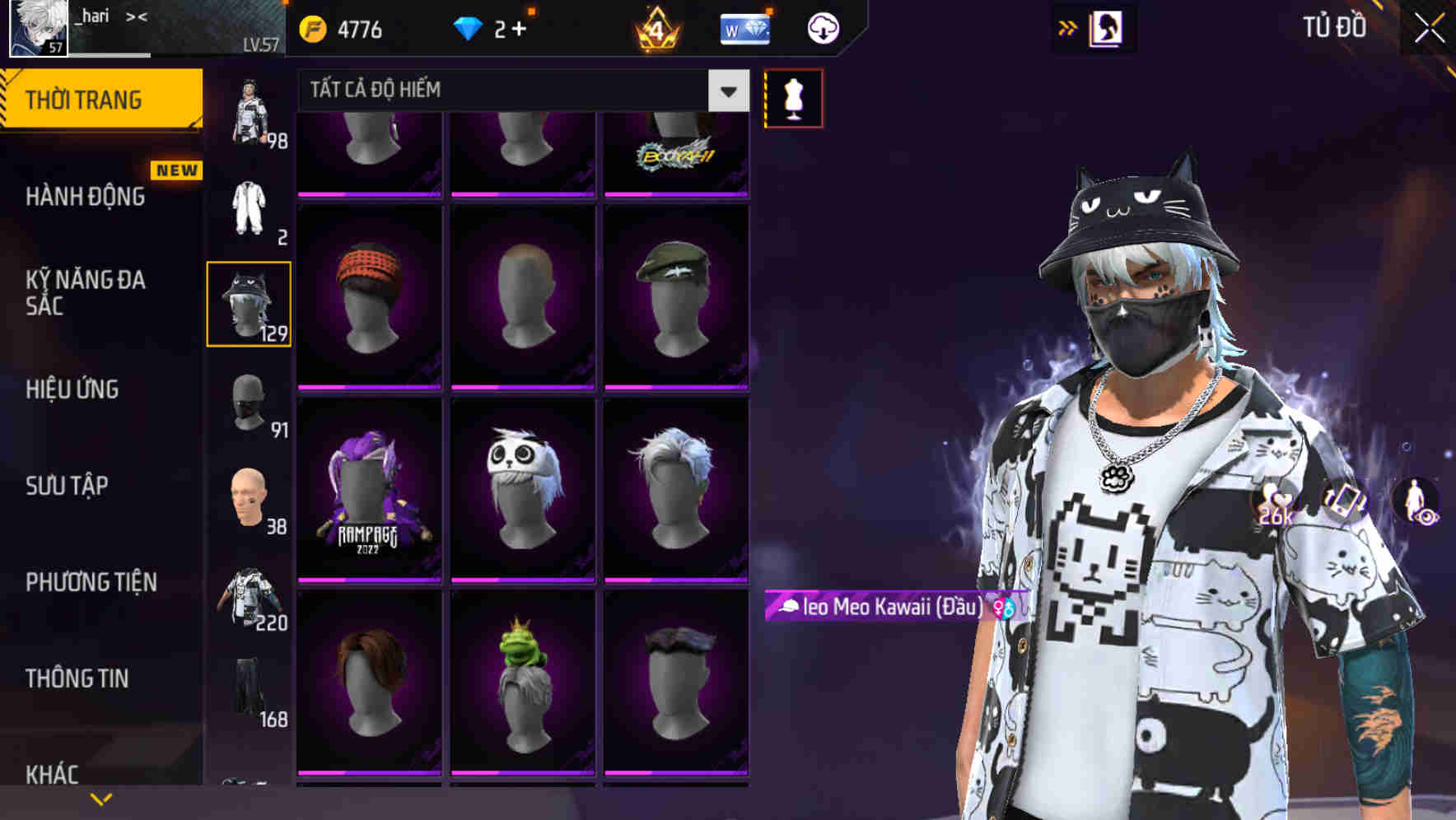
Task: Select the mannequin preview icon beside the filter
Action: (793, 97)
